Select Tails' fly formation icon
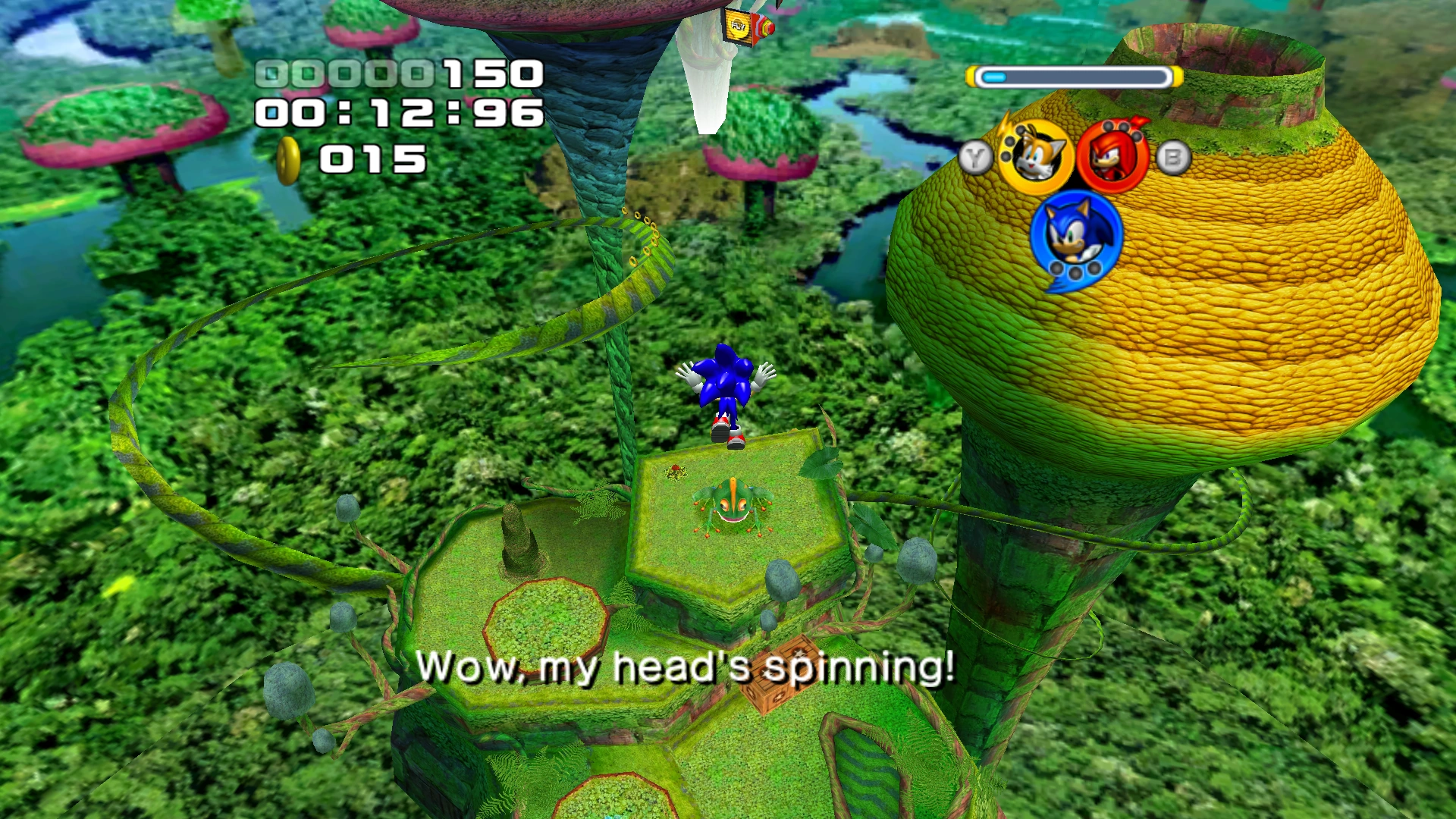1456x819 pixels. [x=1035, y=157]
